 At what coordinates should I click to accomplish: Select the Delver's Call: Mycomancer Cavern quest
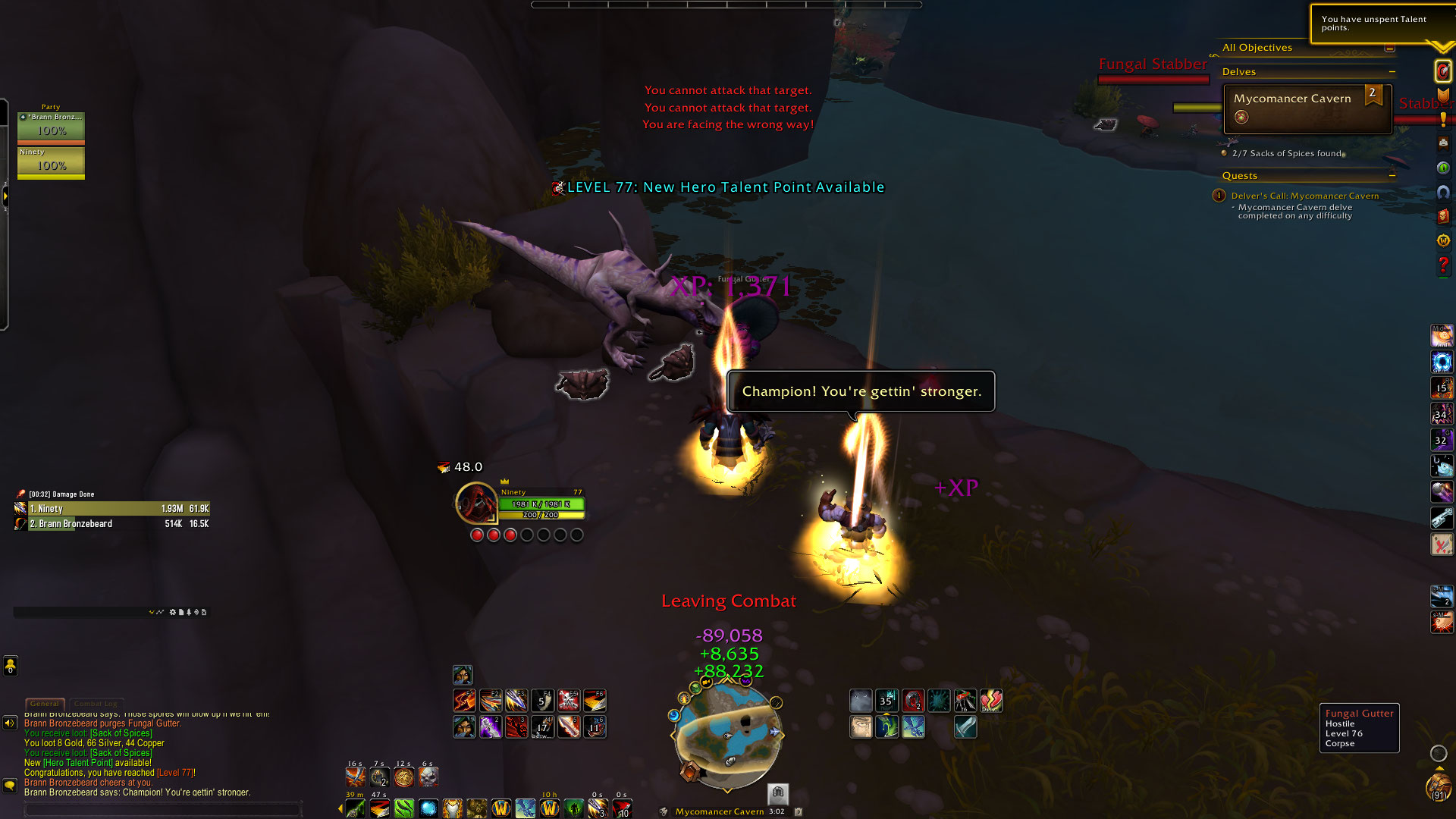click(1304, 196)
